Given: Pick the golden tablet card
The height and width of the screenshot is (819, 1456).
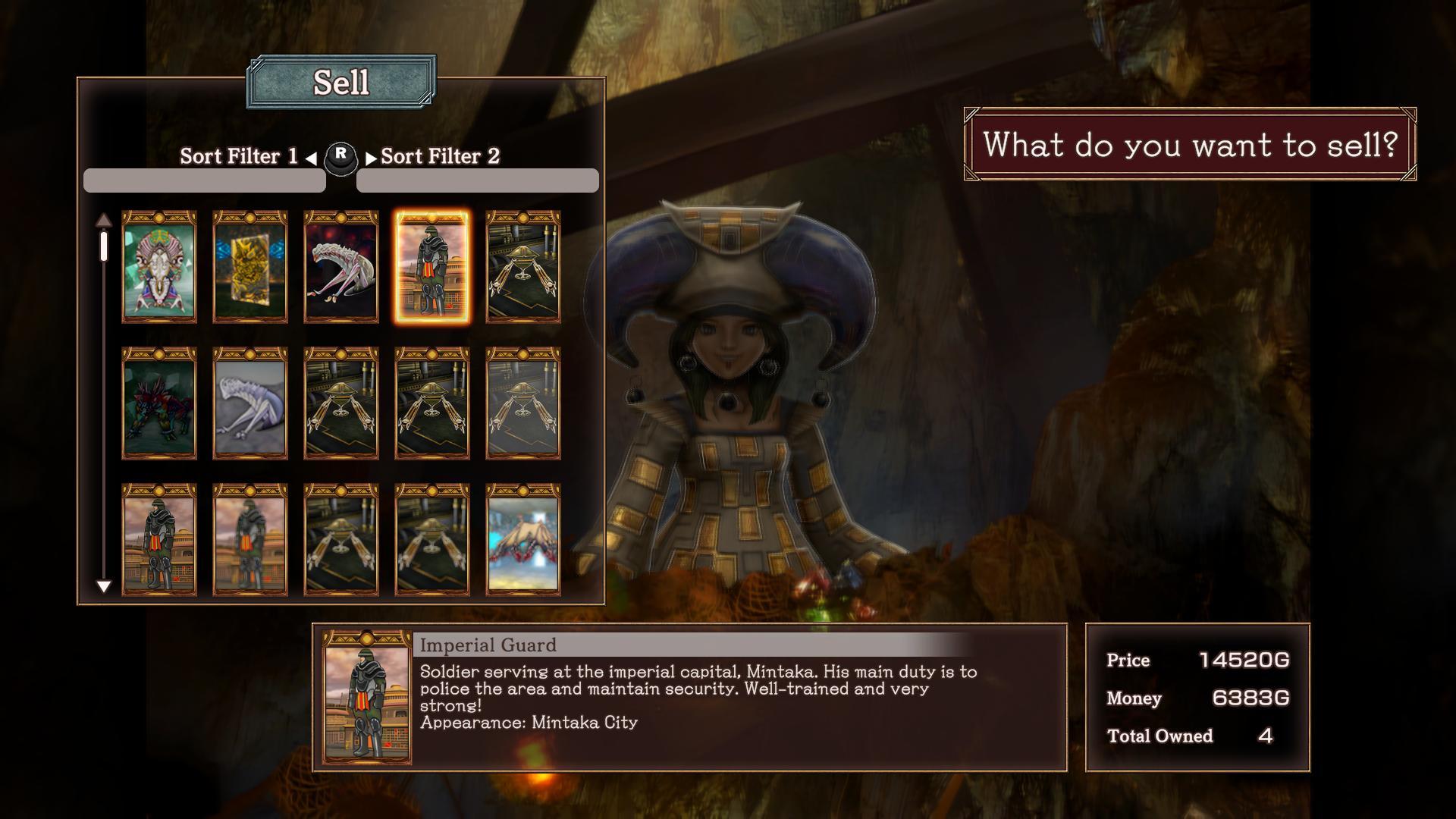Looking at the screenshot, I should [250, 267].
